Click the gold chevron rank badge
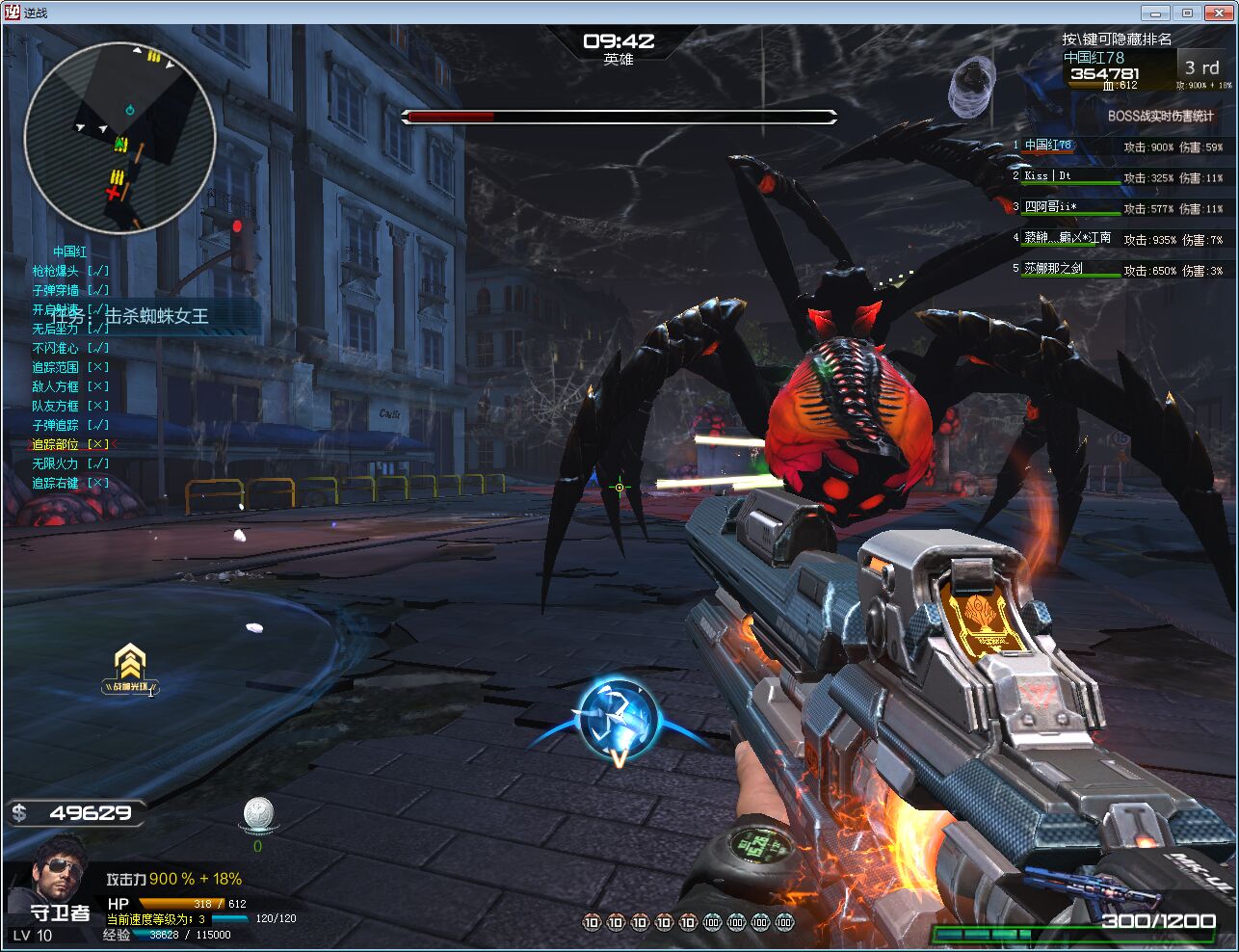This screenshot has height=952, width=1239. tap(130, 667)
